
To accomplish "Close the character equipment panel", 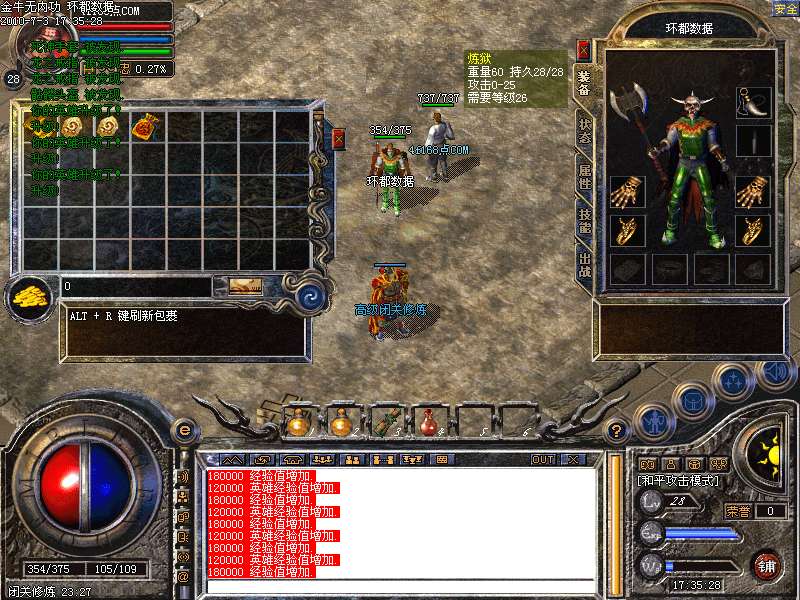I will [584, 50].
